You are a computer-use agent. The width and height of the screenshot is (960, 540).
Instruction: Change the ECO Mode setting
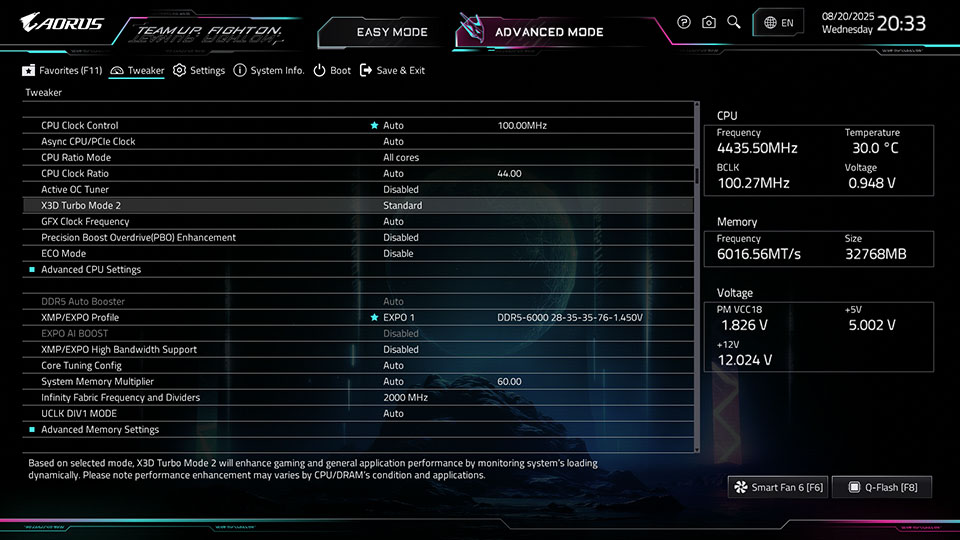(x=398, y=253)
